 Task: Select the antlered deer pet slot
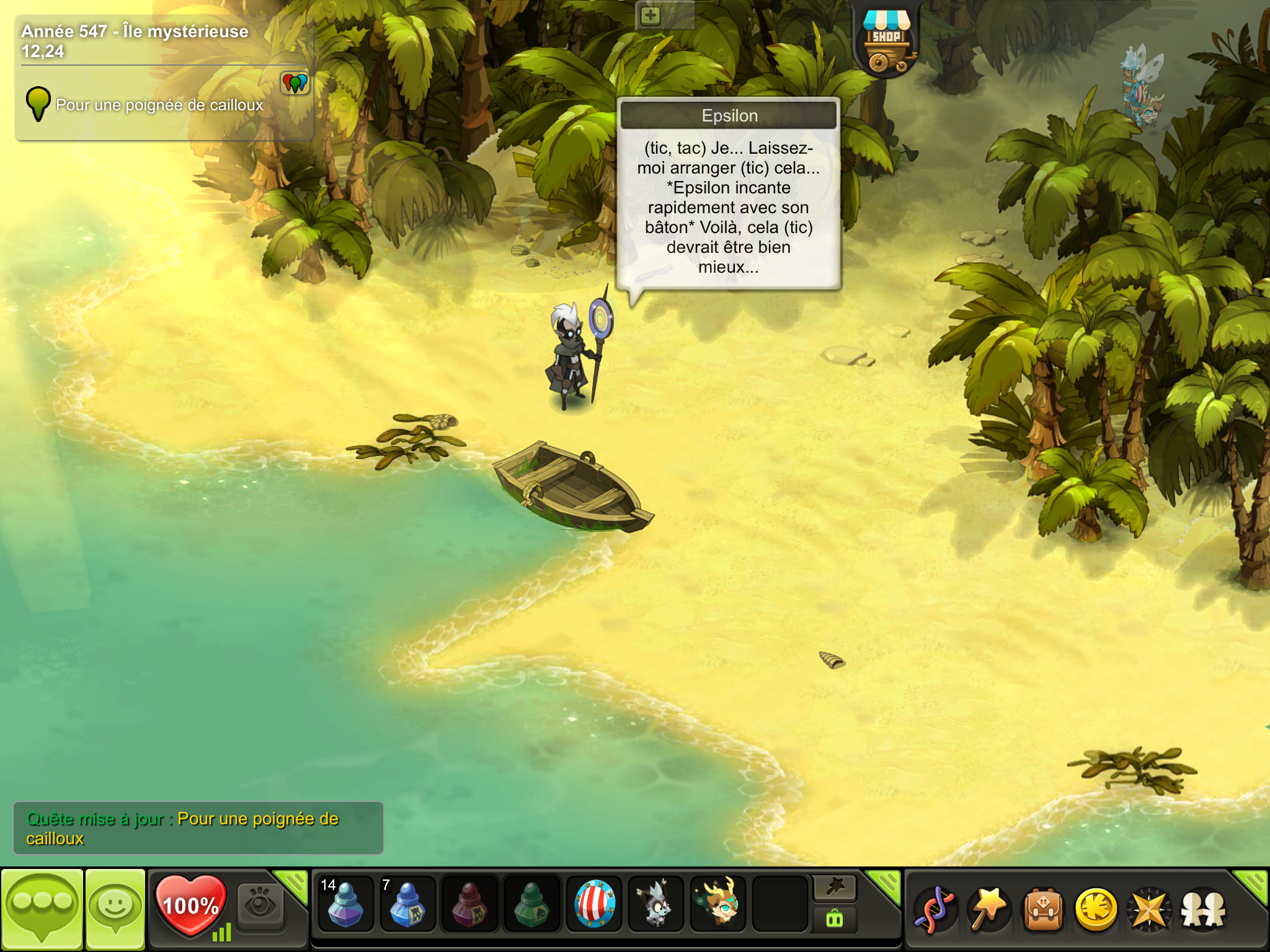click(718, 904)
